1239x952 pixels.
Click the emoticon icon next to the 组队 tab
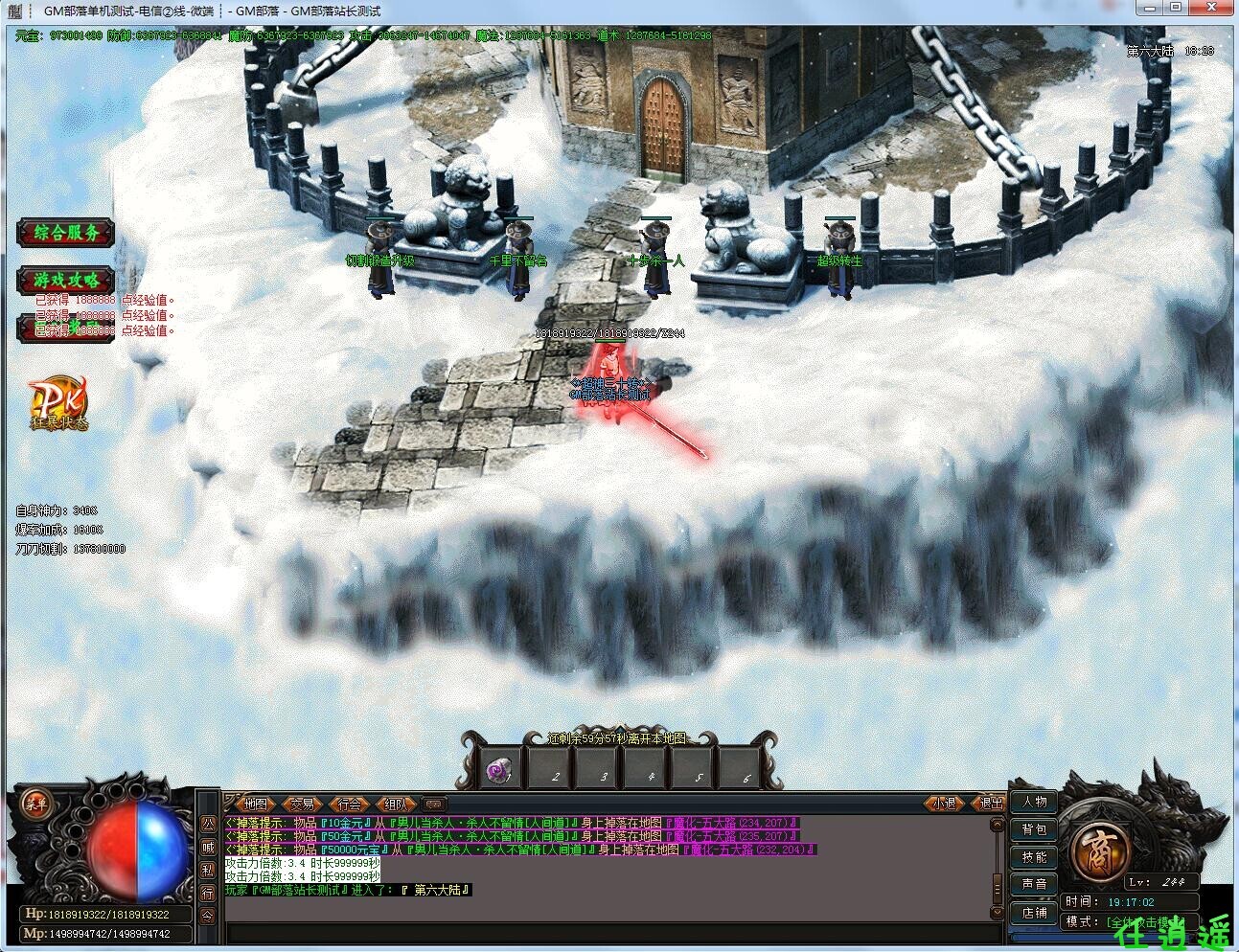[433, 805]
